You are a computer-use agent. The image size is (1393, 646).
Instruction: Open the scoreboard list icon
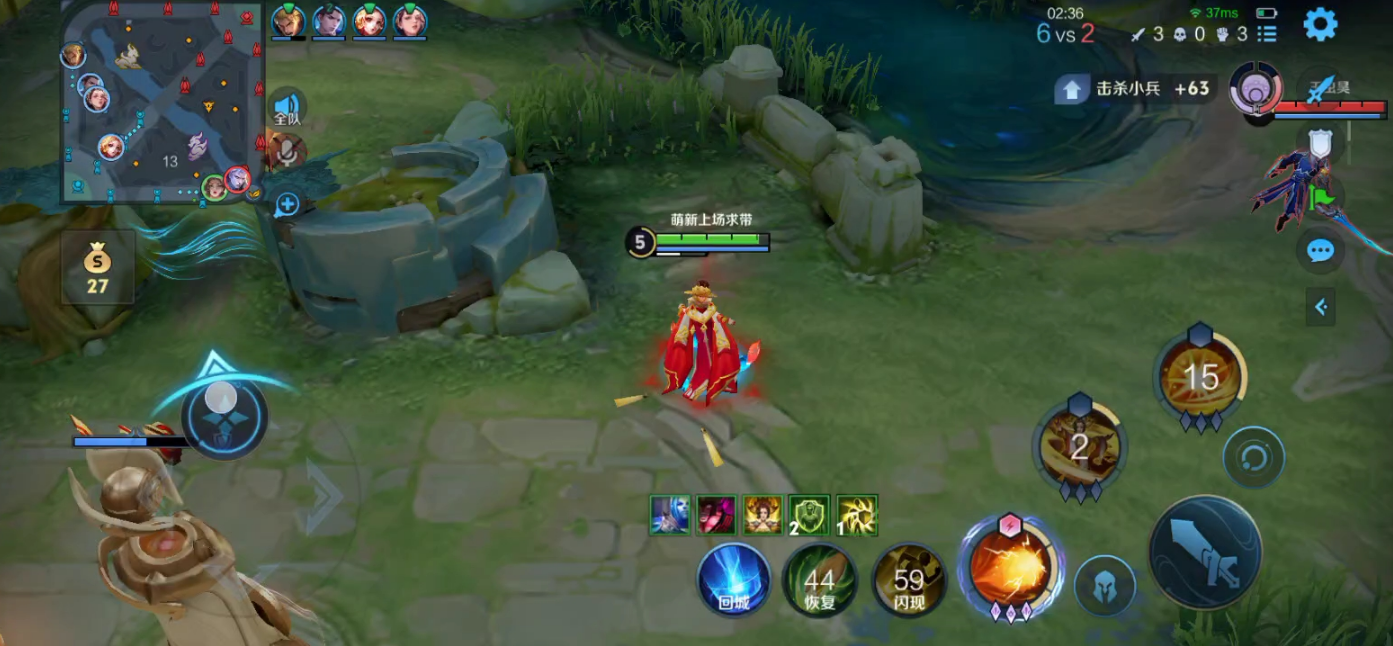(x=1267, y=34)
